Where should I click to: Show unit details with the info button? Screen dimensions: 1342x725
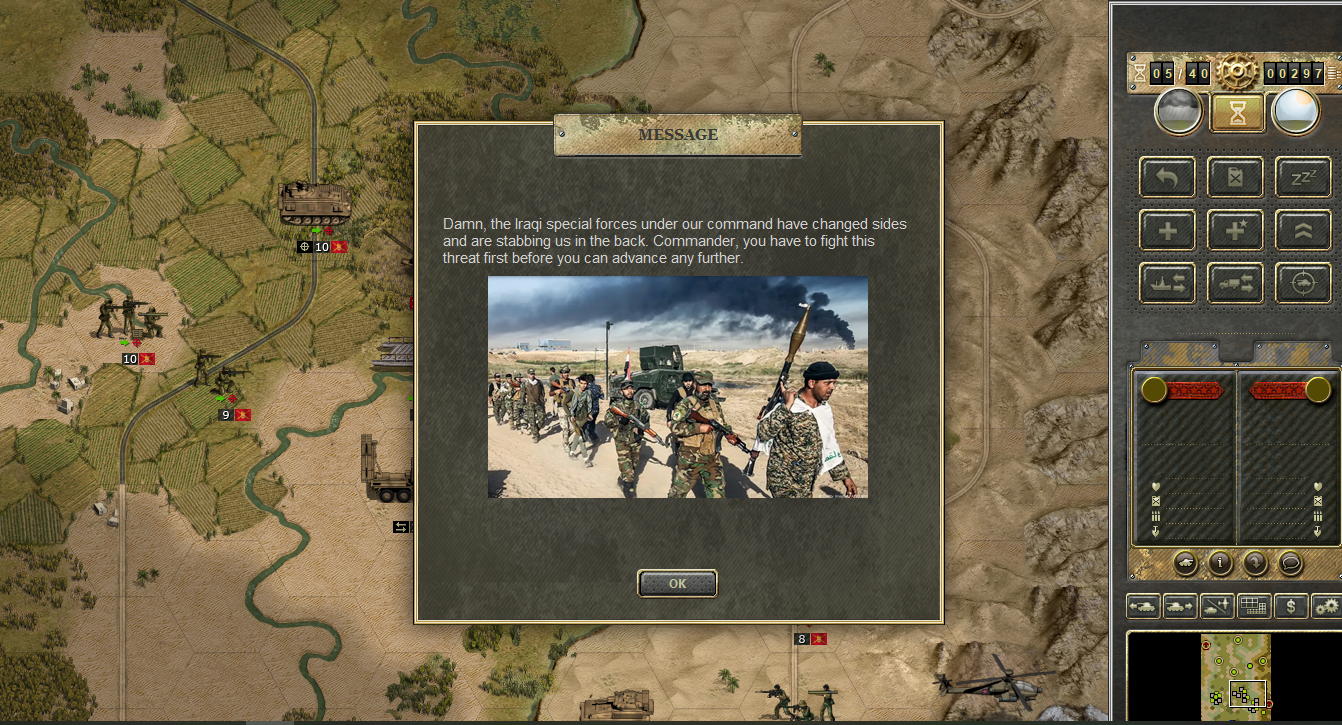1220,563
